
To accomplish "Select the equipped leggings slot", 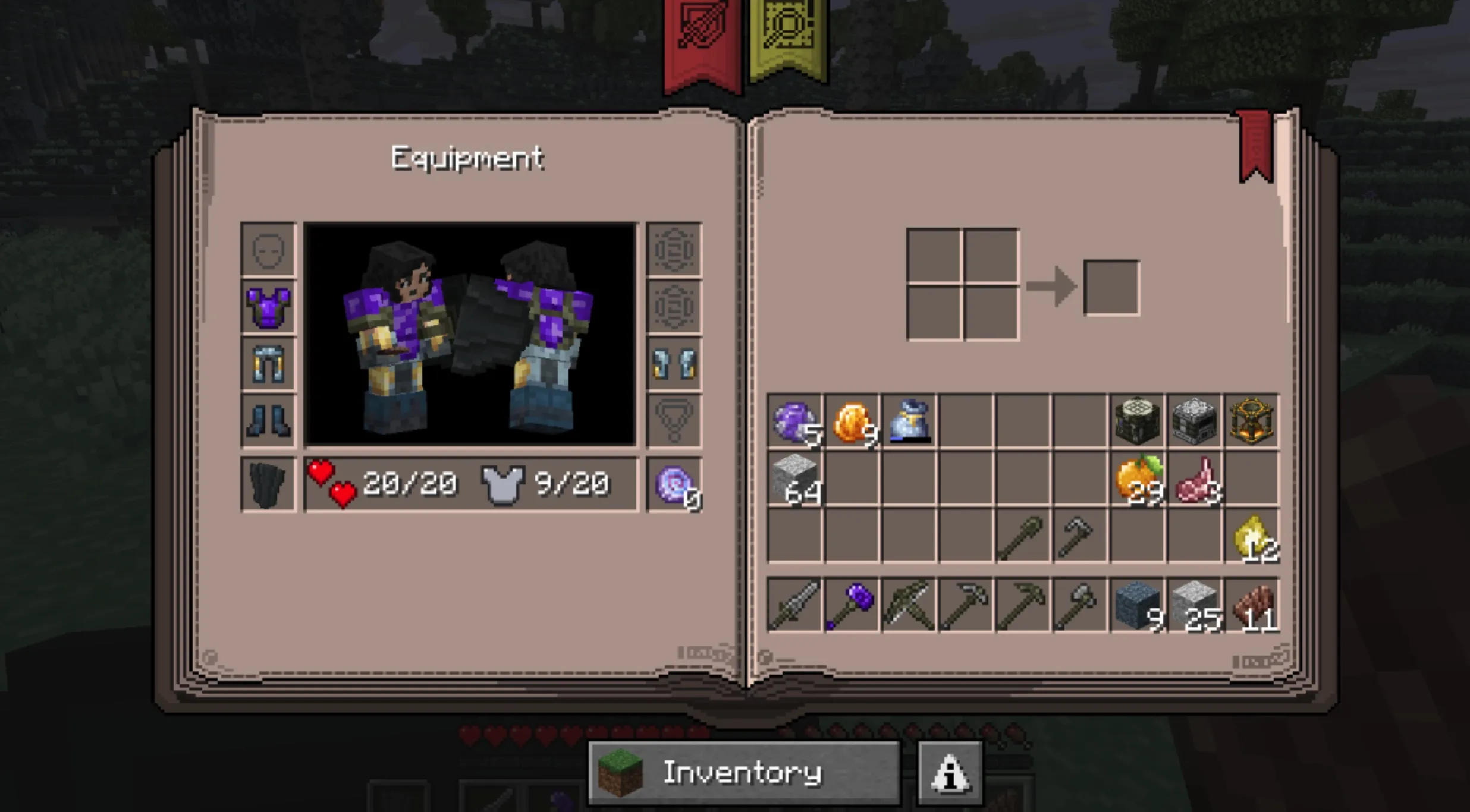I will tap(268, 364).
